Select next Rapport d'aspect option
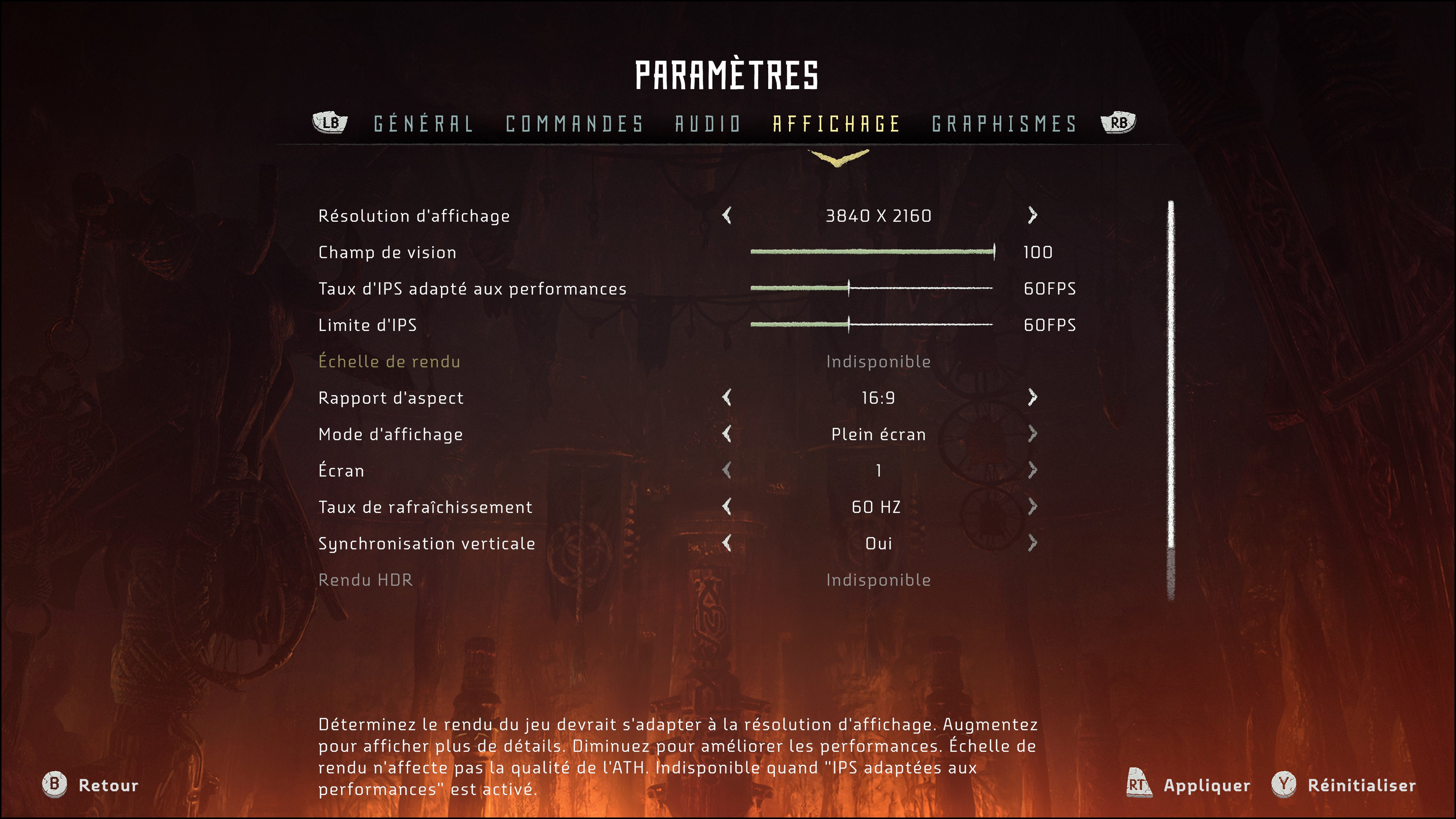Image resolution: width=1456 pixels, height=819 pixels. [1032, 397]
